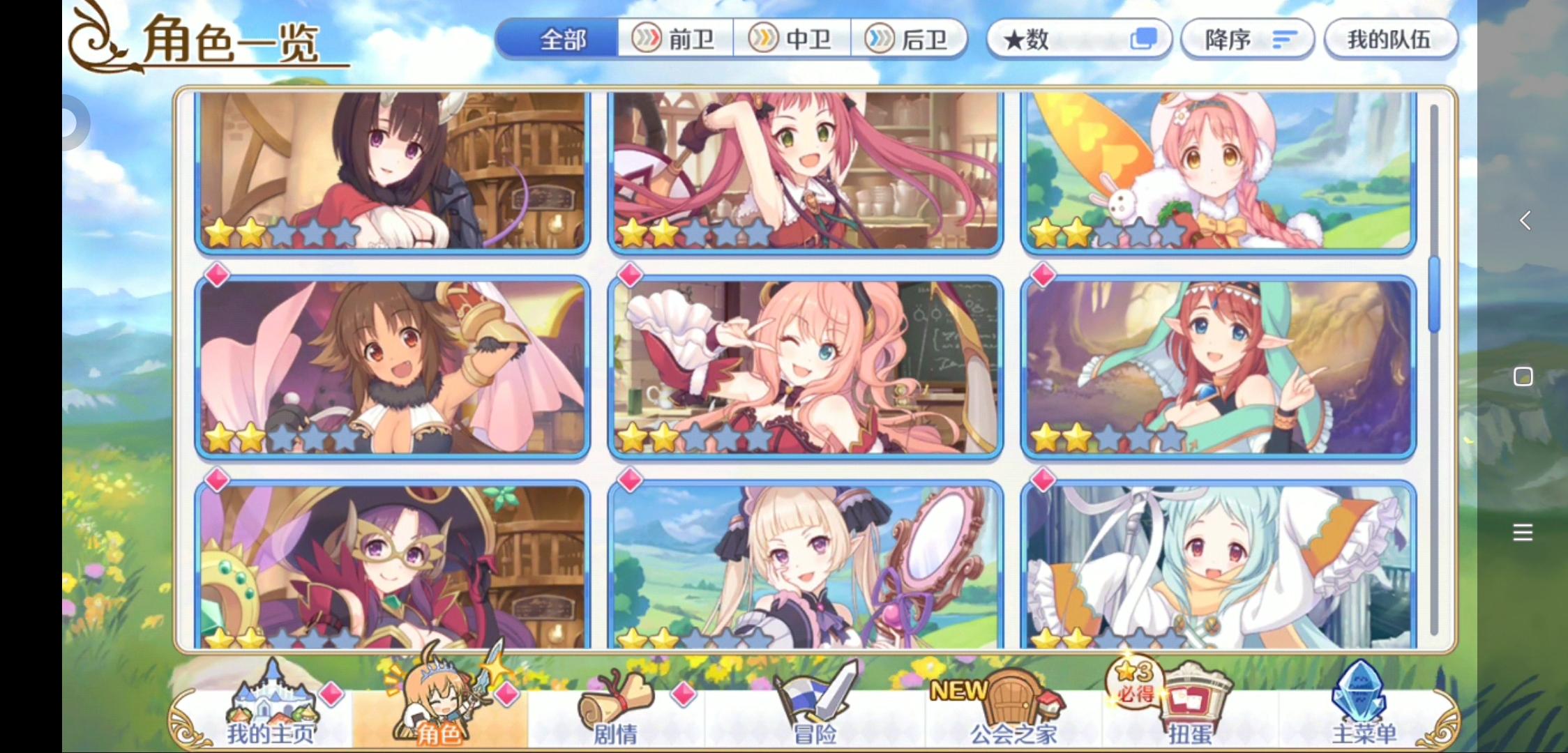Screen dimensions: 1568x753
Task: Click the blue filter icon beside ★数
Action: 1143,40
